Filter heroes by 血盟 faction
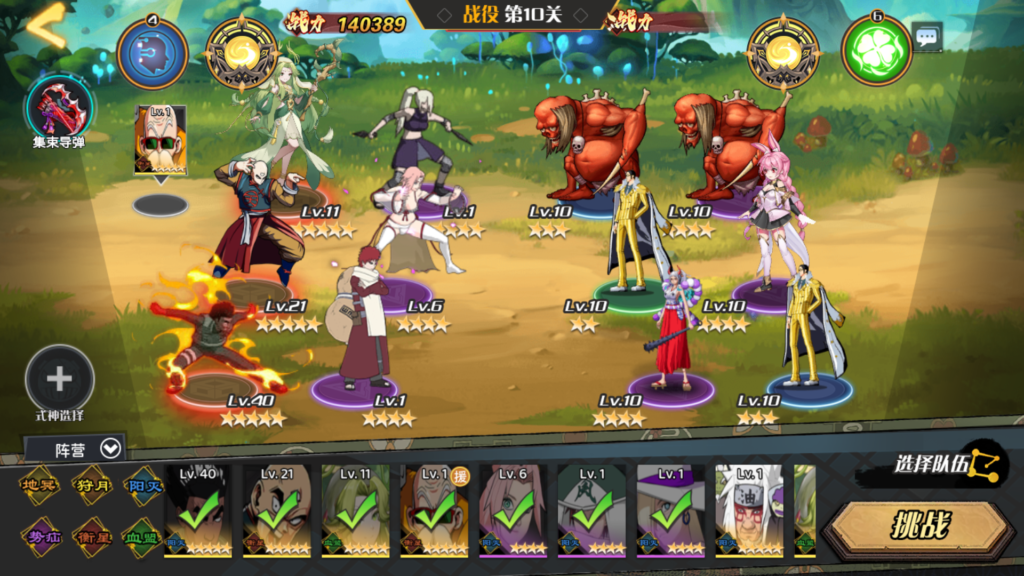 [142, 537]
